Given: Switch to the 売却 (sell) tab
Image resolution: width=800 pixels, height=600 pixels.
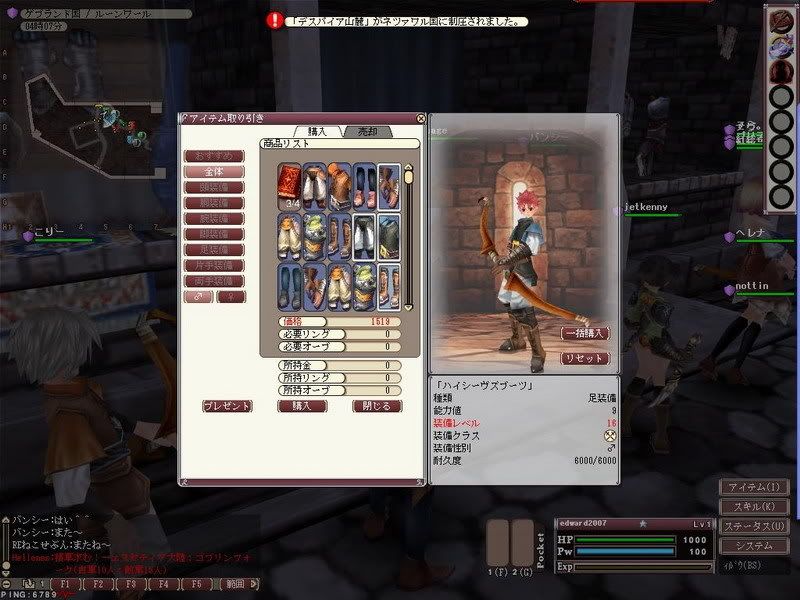Looking at the screenshot, I should coord(368,131).
